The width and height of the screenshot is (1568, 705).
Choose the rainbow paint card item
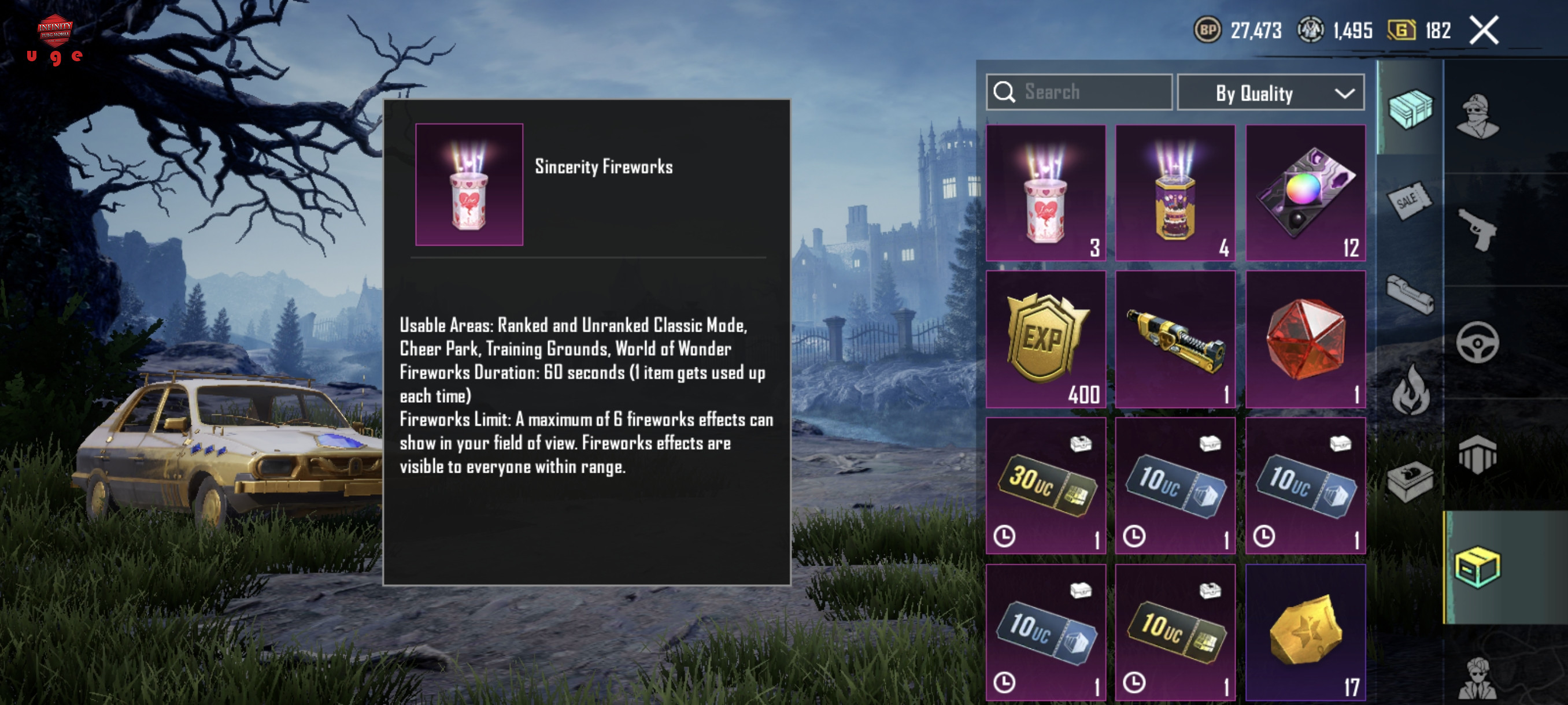(x=1305, y=194)
